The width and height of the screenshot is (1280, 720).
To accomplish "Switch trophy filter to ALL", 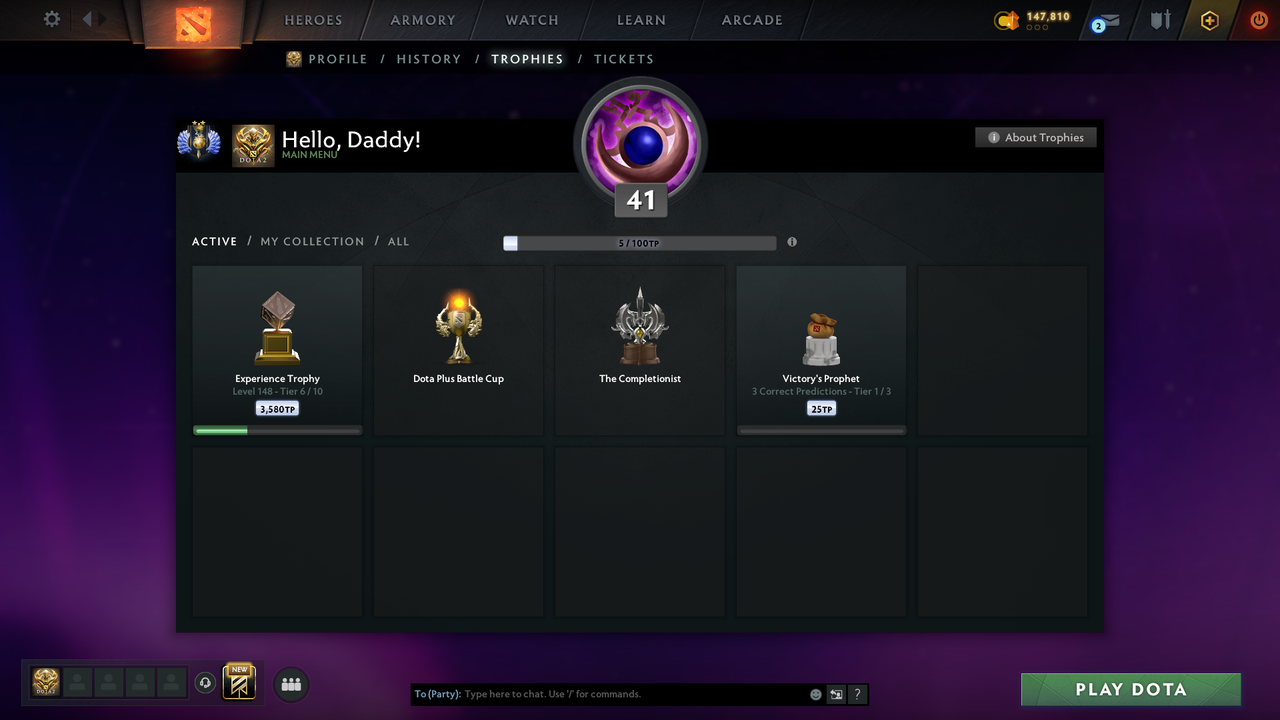I will 398,241.
